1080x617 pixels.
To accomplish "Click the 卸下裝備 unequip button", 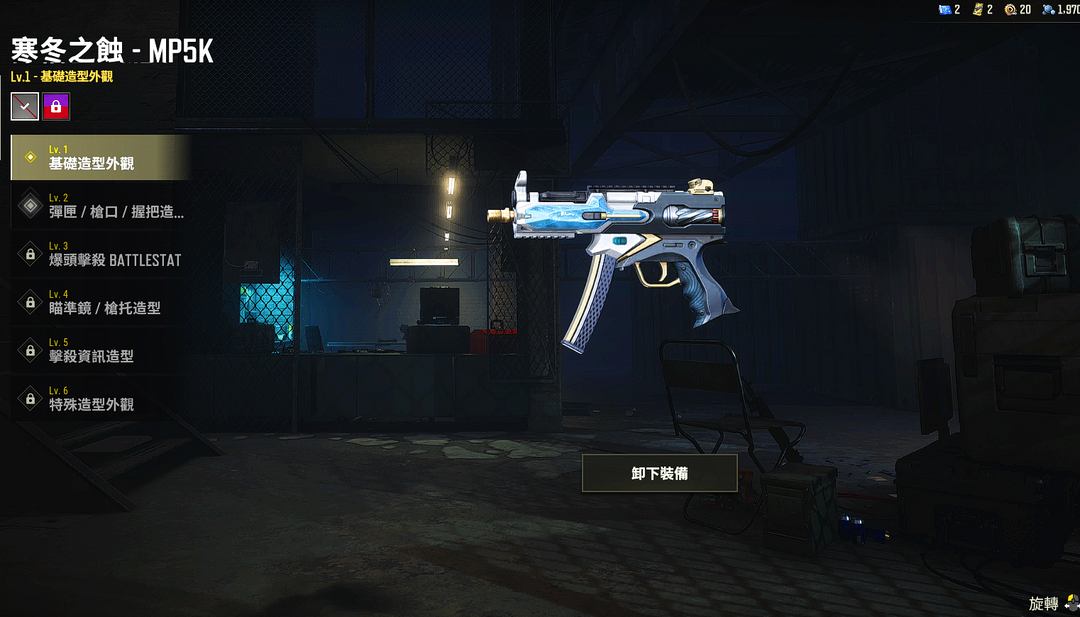I will click(x=659, y=473).
